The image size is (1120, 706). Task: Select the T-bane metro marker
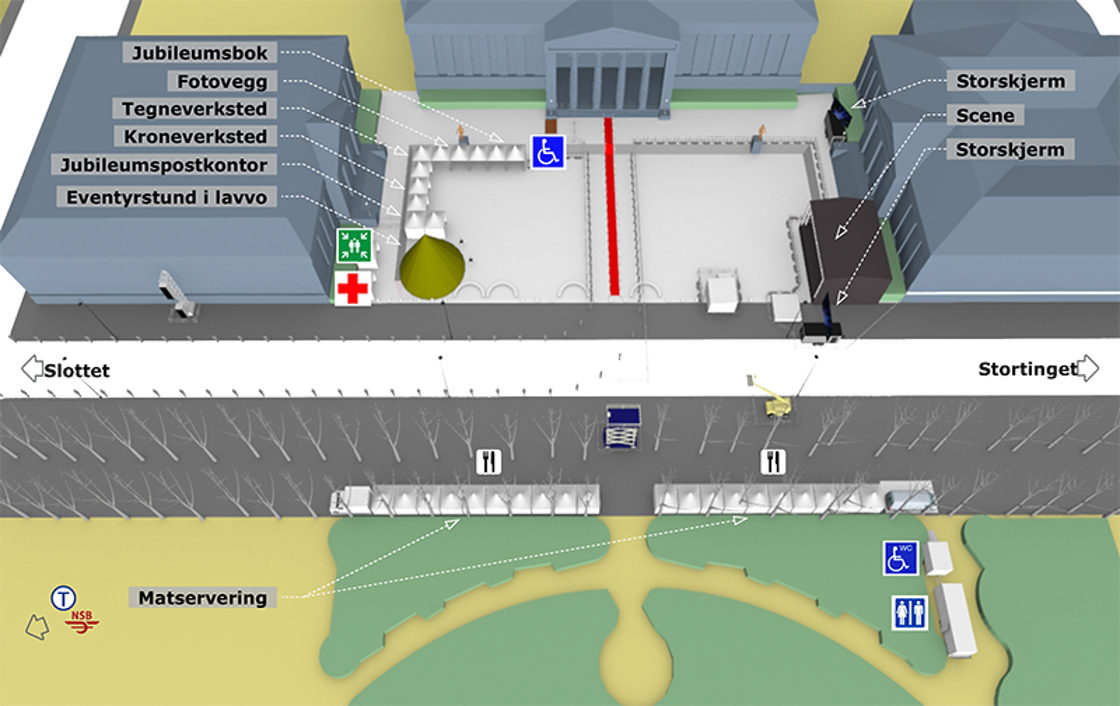[x=63, y=599]
